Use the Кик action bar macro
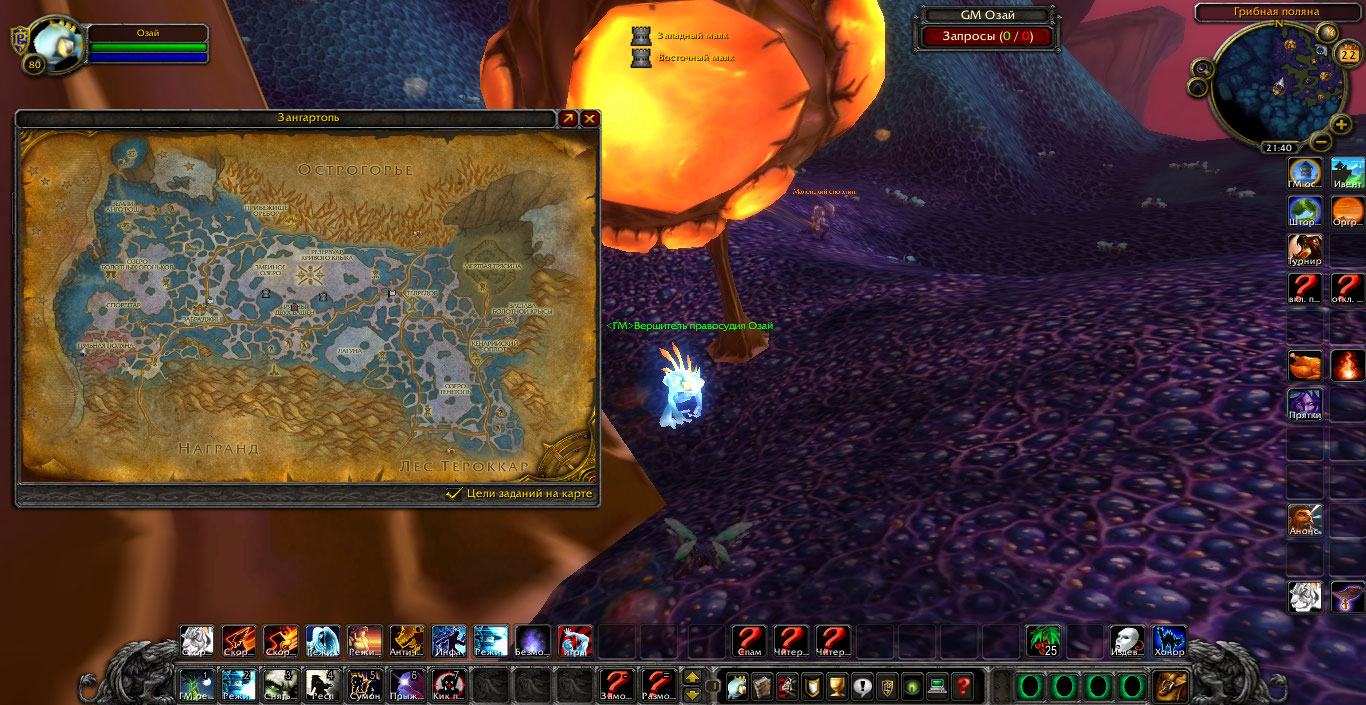Image resolution: width=1366 pixels, height=705 pixels. (x=449, y=686)
